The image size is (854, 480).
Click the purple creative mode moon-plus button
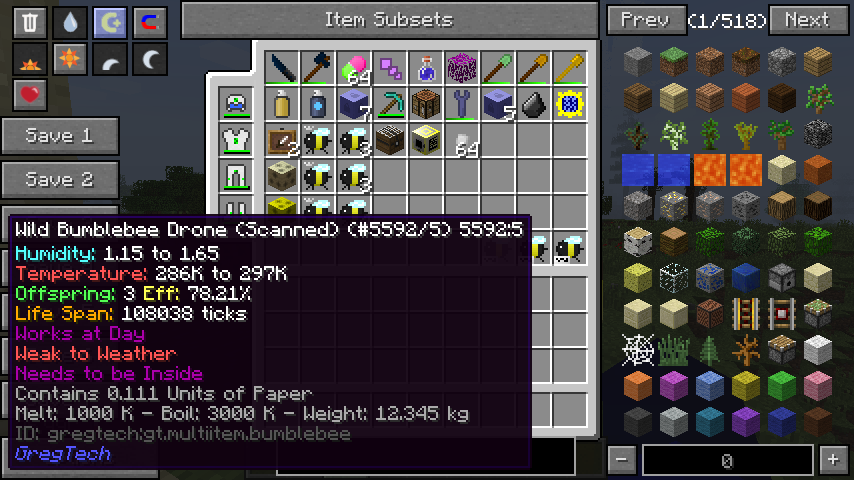pyautogui.click(x=109, y=23)
